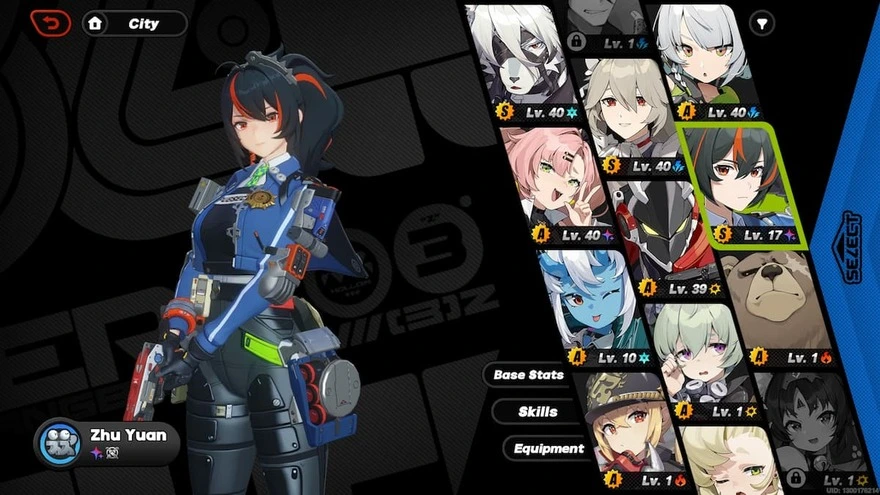Open the agent filter funnel
This screenshot has height=495, width=880.
click(762, 23)
